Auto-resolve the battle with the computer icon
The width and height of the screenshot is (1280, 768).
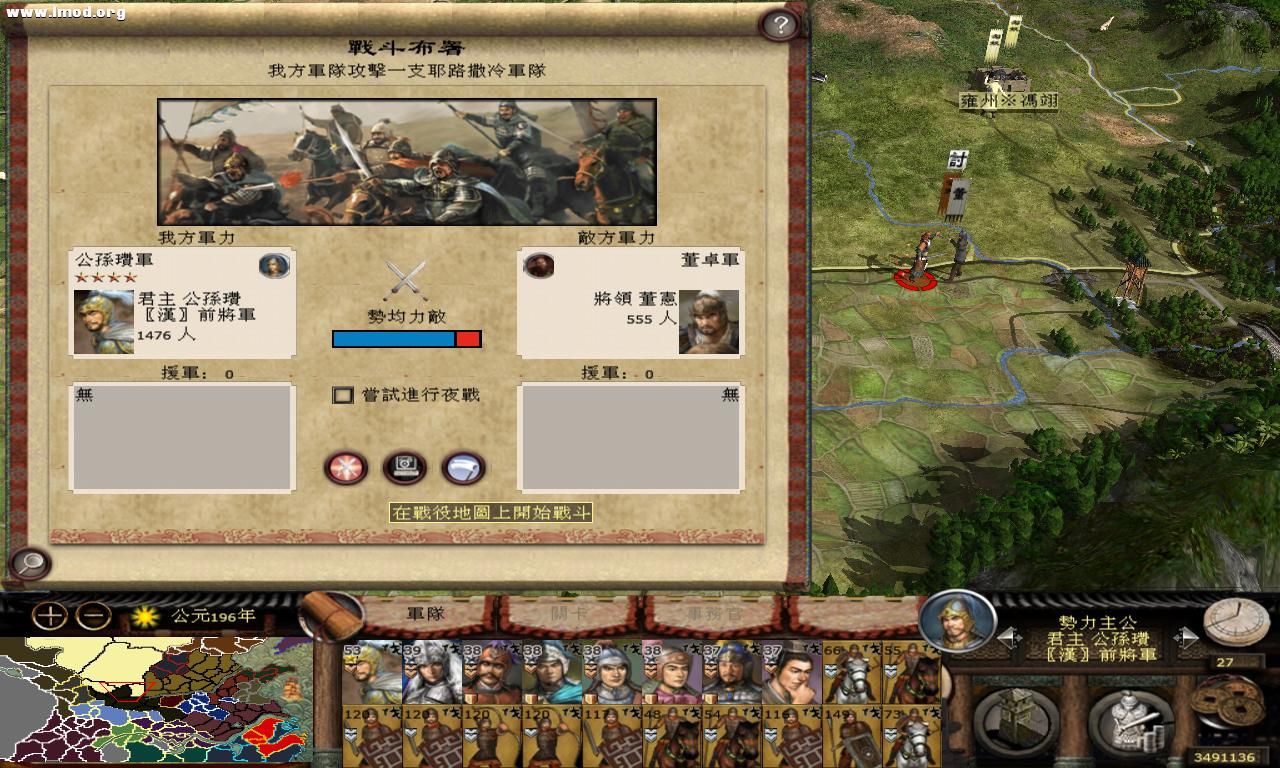click(x=404, y=467)
